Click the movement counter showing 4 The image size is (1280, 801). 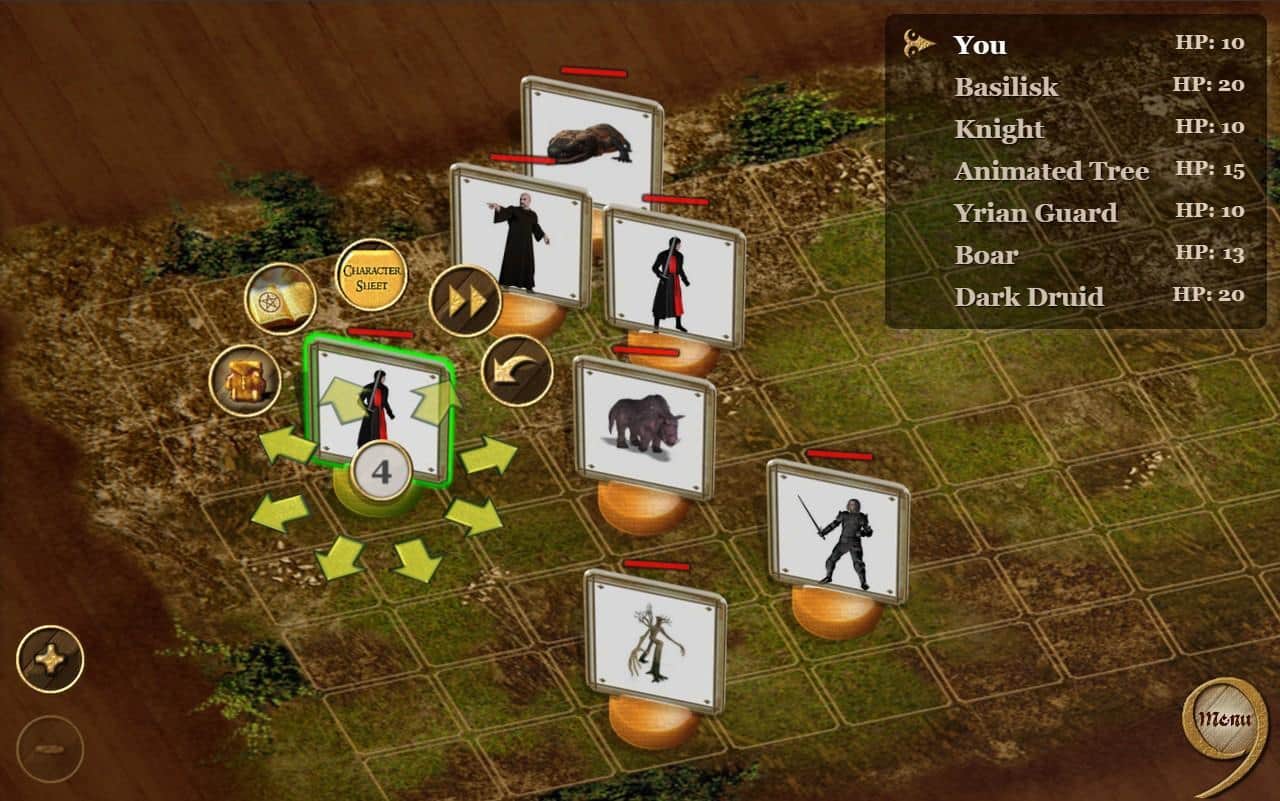click(380, 468)
